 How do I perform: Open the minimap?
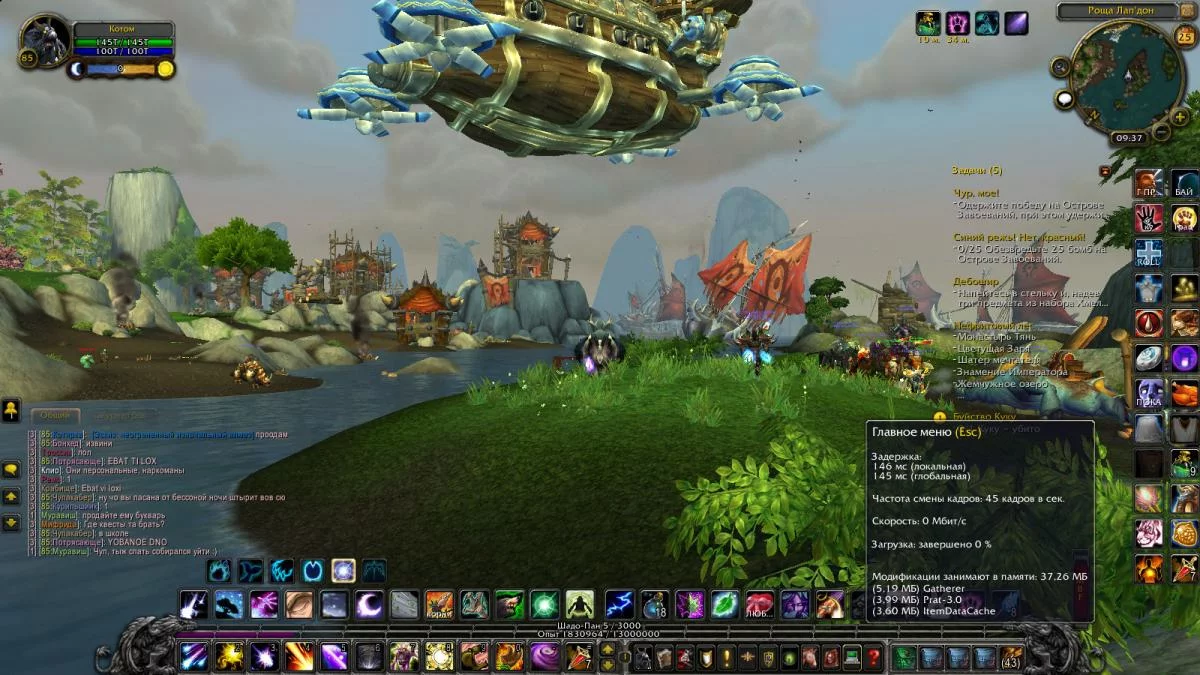click(x=1124, y=75)
